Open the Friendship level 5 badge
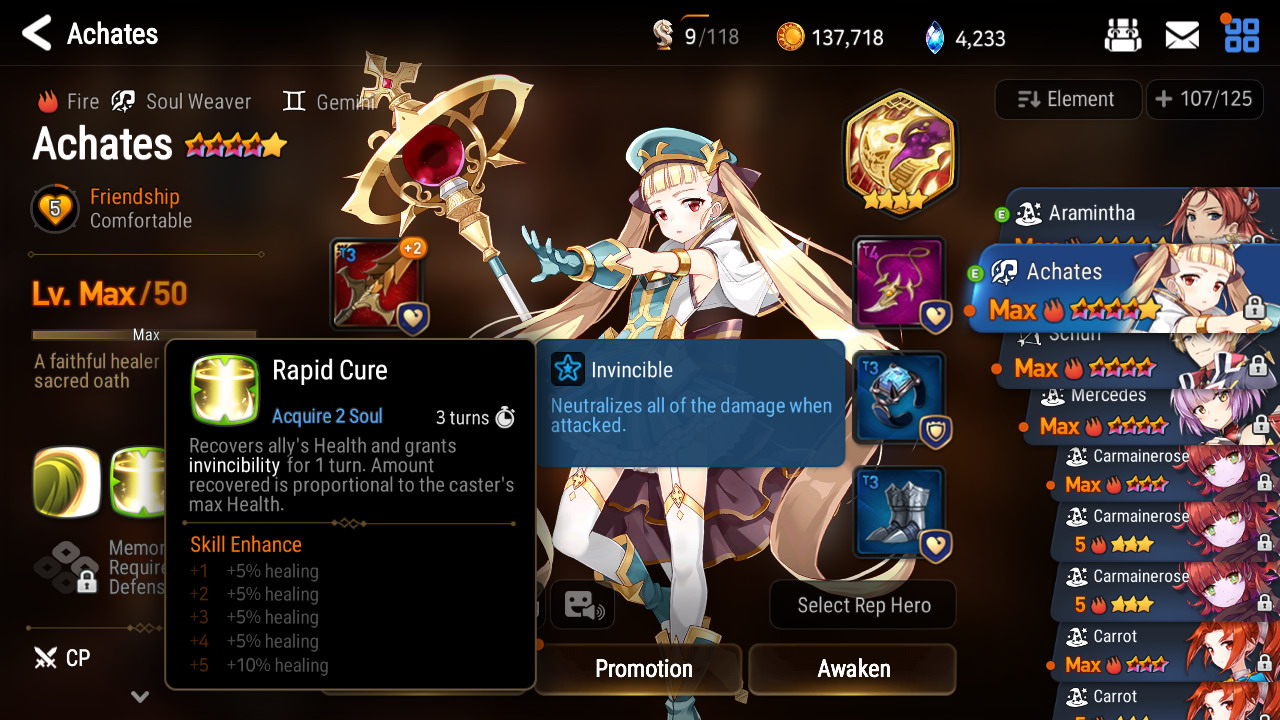The height and width of the screenshot is (720, 1280). [55, 209]
